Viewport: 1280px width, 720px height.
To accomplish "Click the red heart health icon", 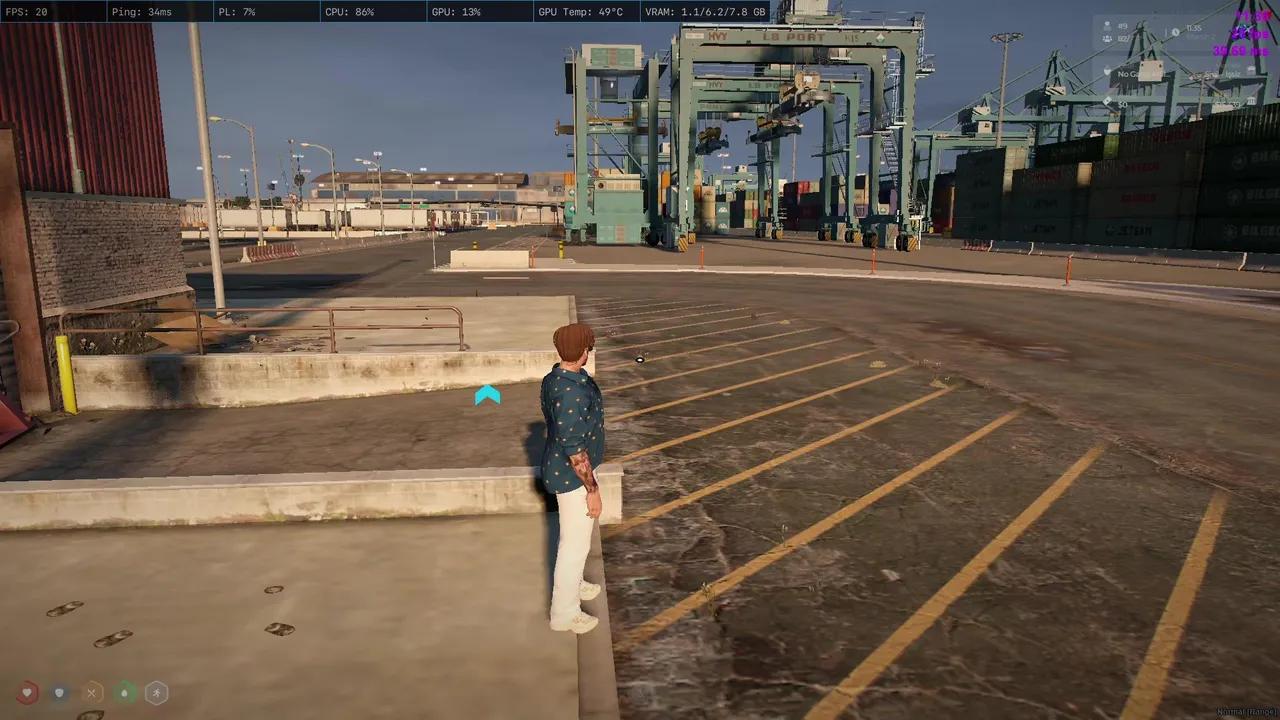I will pos(27,692).
